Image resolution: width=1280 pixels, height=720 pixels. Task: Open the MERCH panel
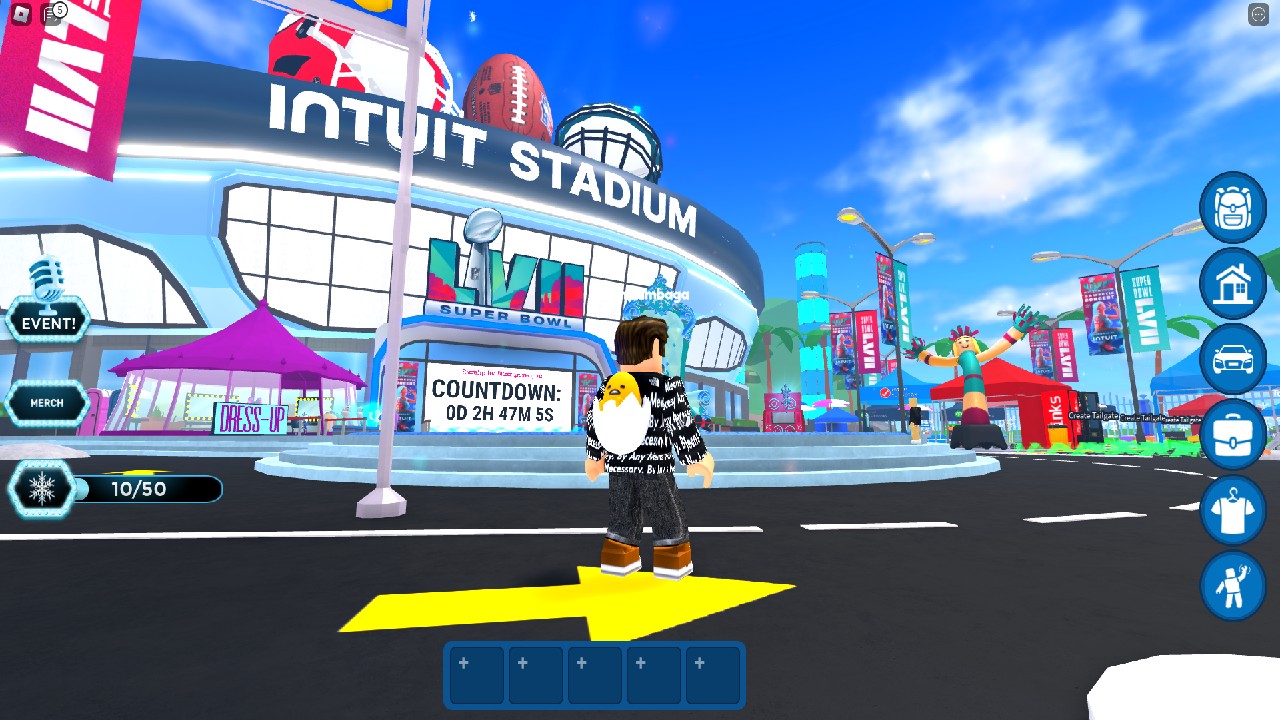[x=48, y=404]
